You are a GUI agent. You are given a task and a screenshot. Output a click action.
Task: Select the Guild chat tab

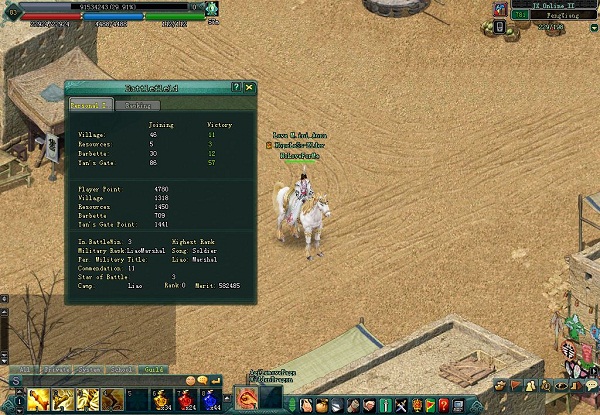pyautogui.click(x=155, y=370)
